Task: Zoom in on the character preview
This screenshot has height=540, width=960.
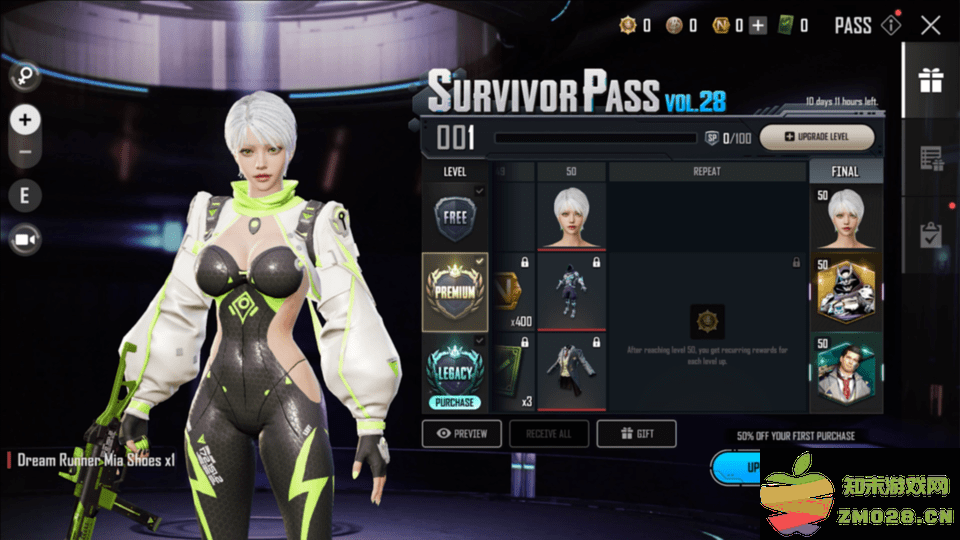Action: click(25, 121)
